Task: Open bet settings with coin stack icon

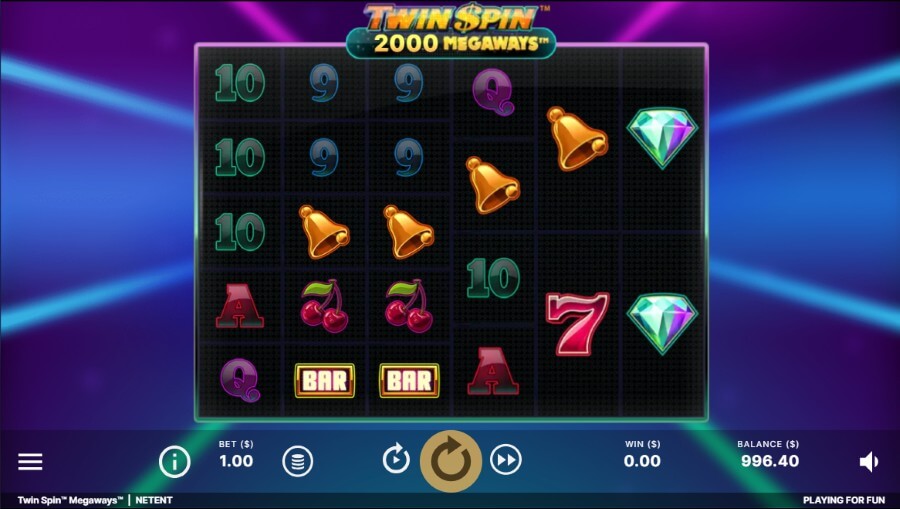Action: (298, 461)
